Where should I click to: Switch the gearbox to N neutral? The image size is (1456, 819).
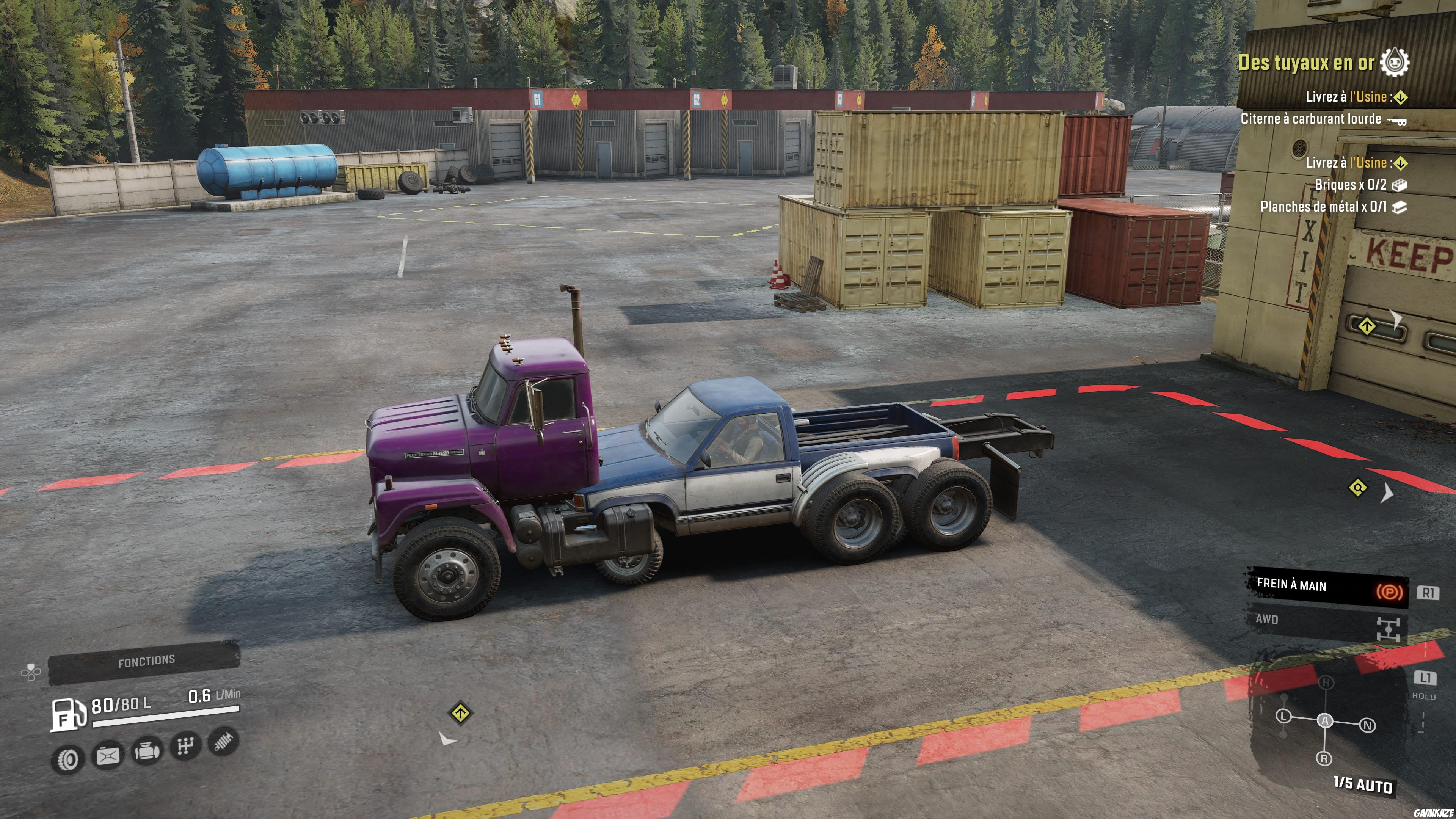pos(1367,726)
